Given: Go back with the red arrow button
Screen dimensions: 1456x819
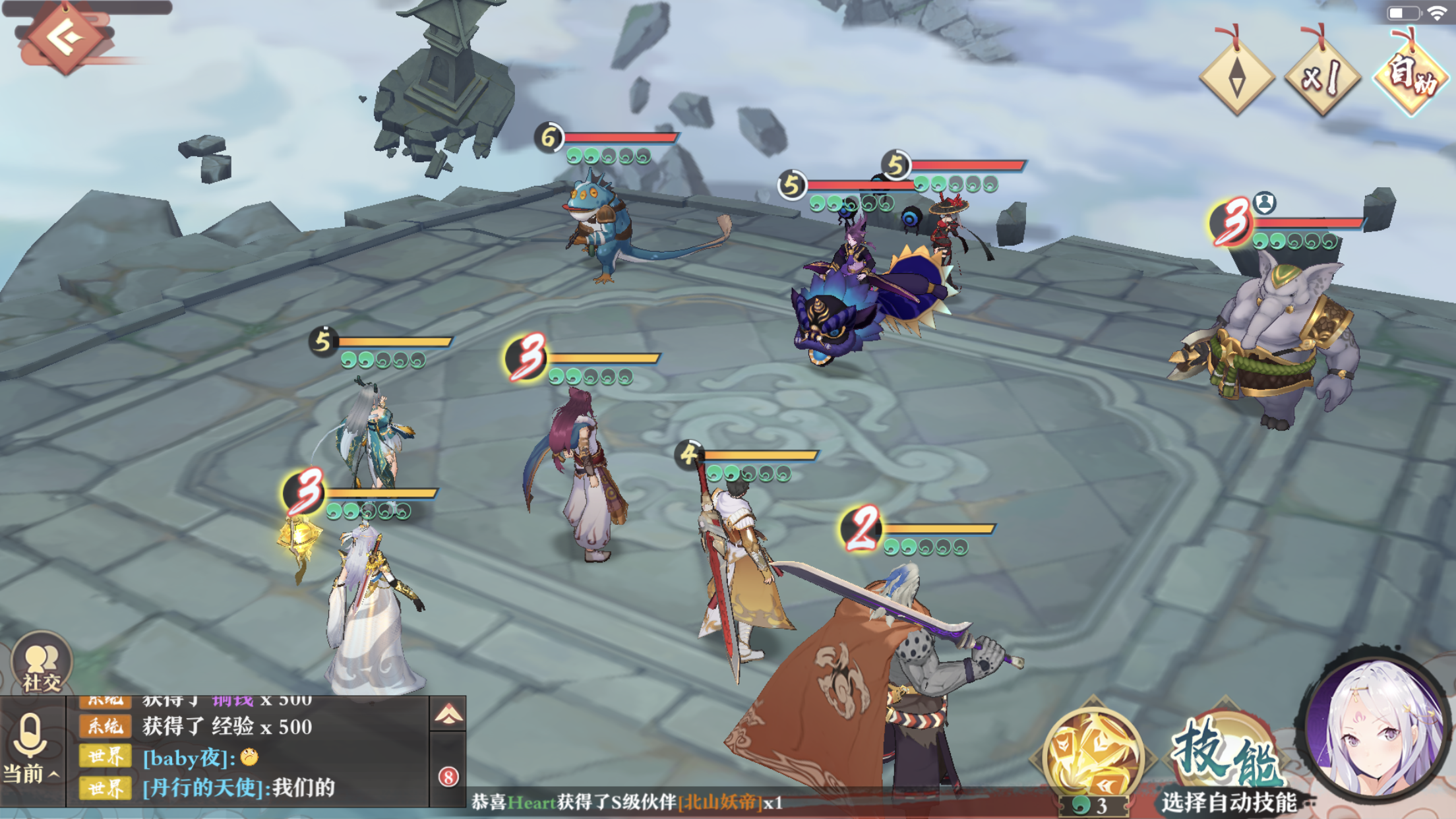Looking at the screenshot, I should coord(64,40).
